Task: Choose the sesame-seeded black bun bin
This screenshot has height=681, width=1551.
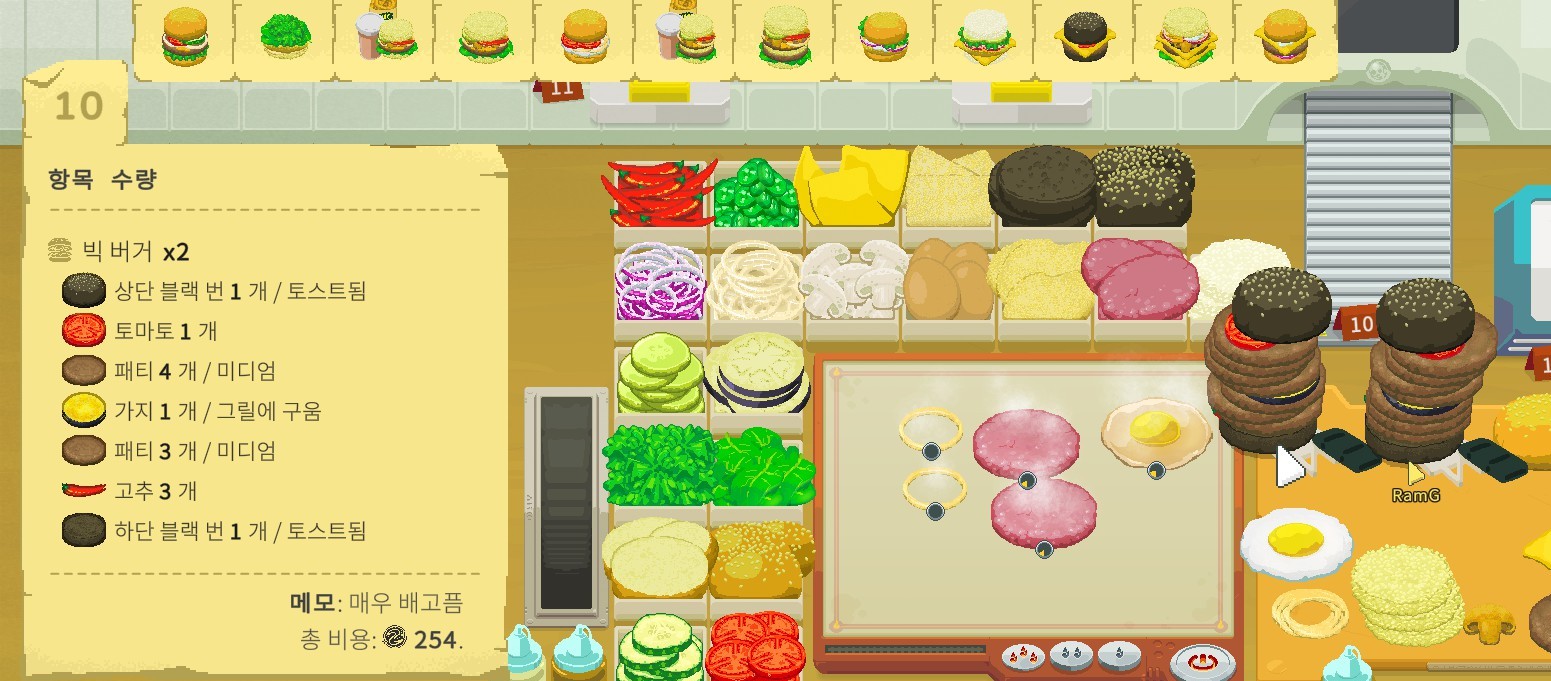Action: tap(1142, 185)
